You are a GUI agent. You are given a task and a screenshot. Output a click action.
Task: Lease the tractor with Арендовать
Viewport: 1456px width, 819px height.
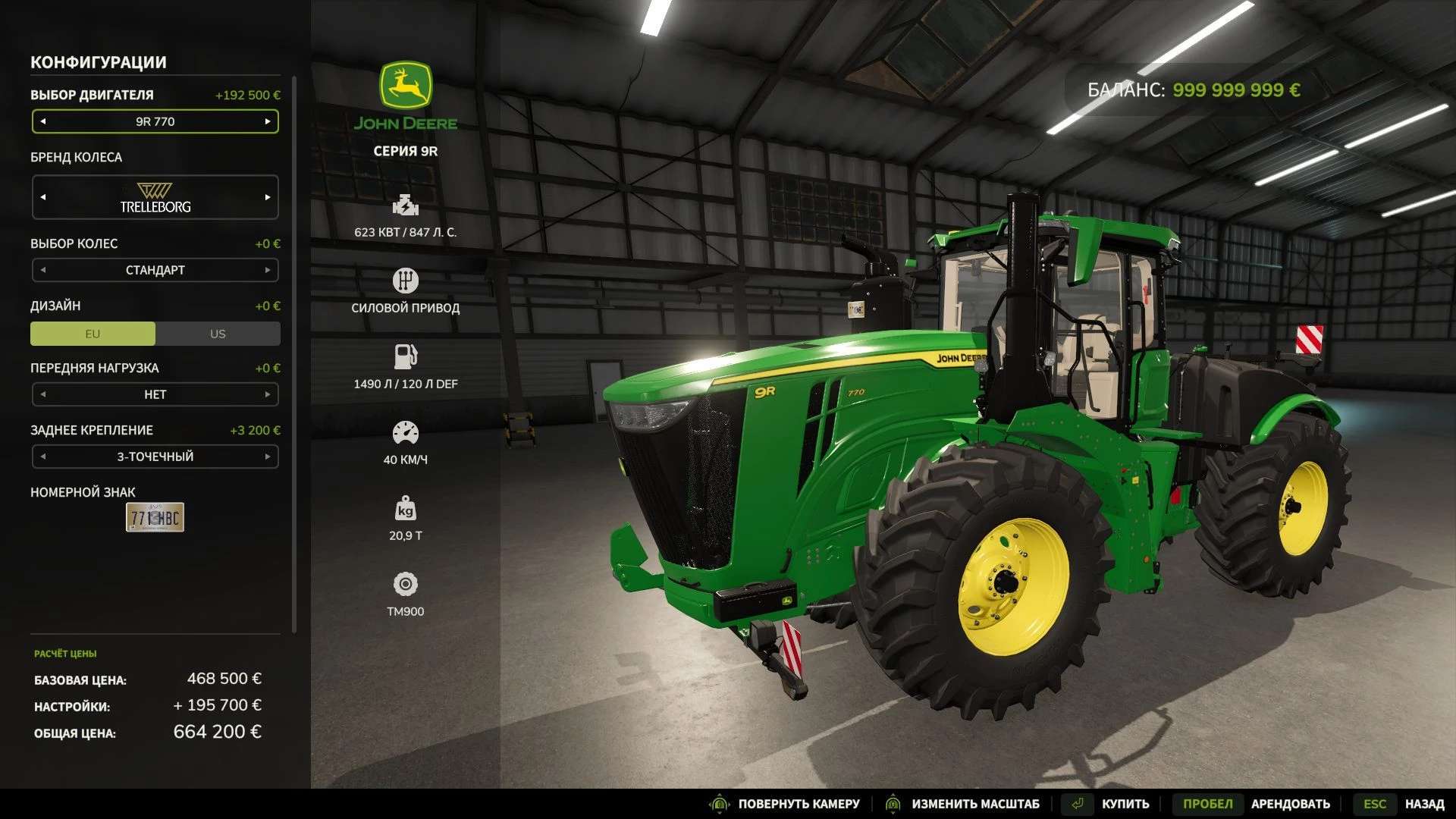coord(1290,804)
